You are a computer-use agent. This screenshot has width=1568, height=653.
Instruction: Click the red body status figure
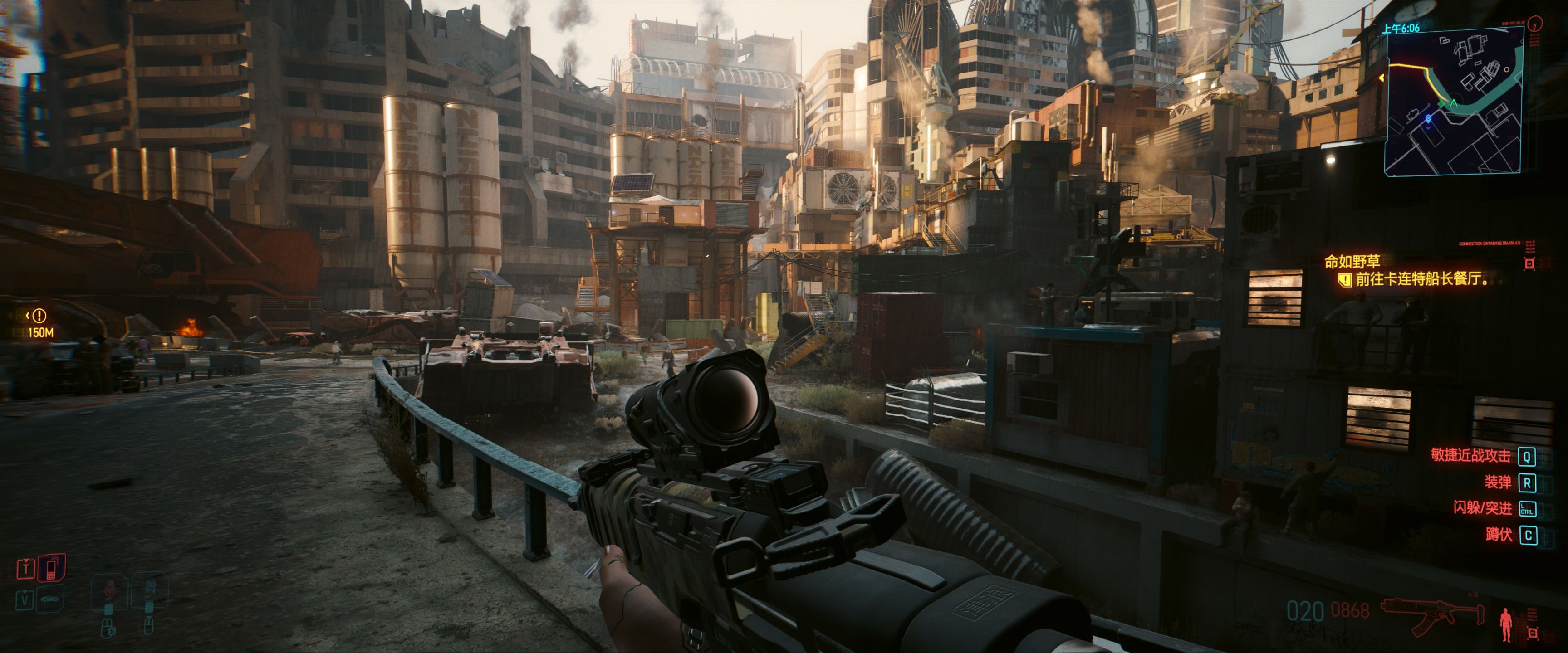click(x=1506, y=623)
